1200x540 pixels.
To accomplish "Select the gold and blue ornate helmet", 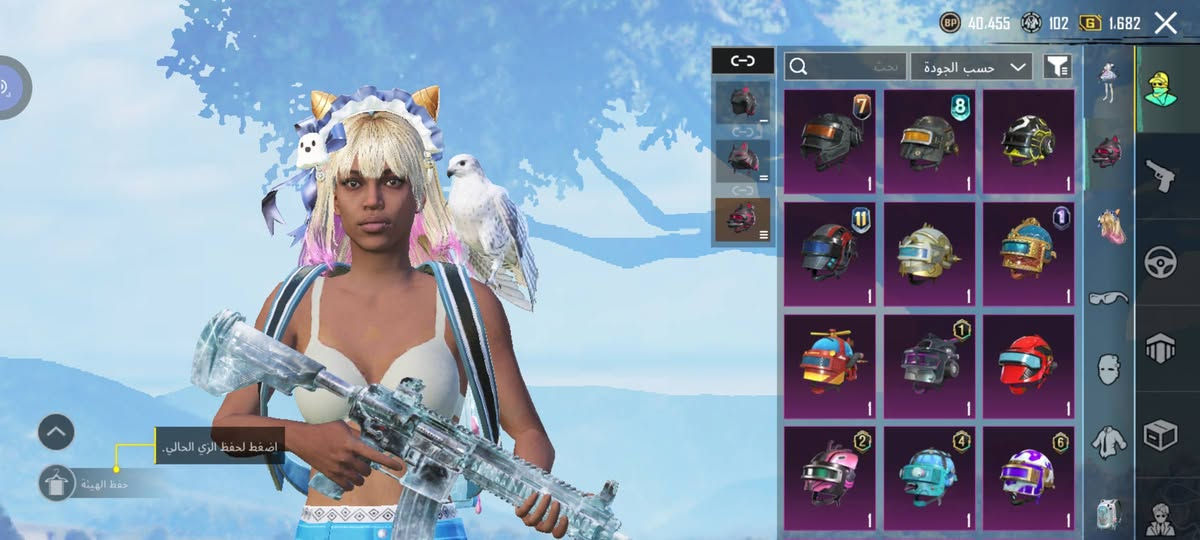I will [1028, 254].
